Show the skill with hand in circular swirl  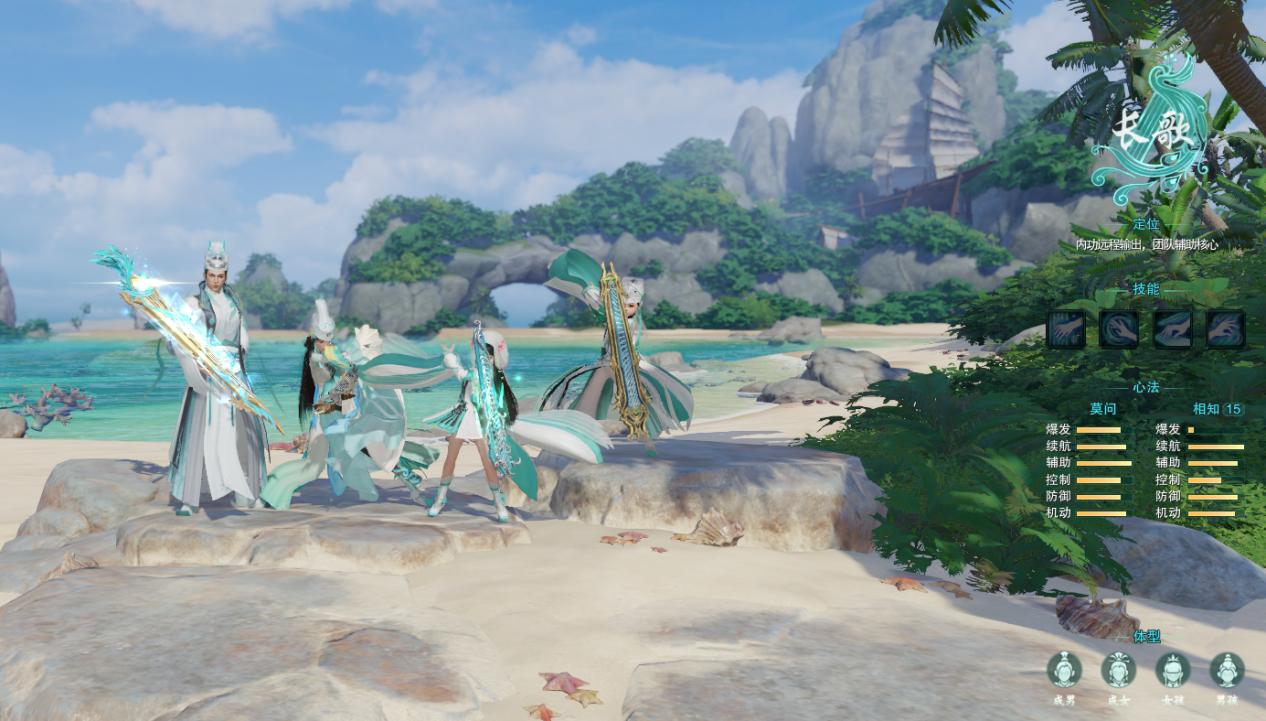1119,329
